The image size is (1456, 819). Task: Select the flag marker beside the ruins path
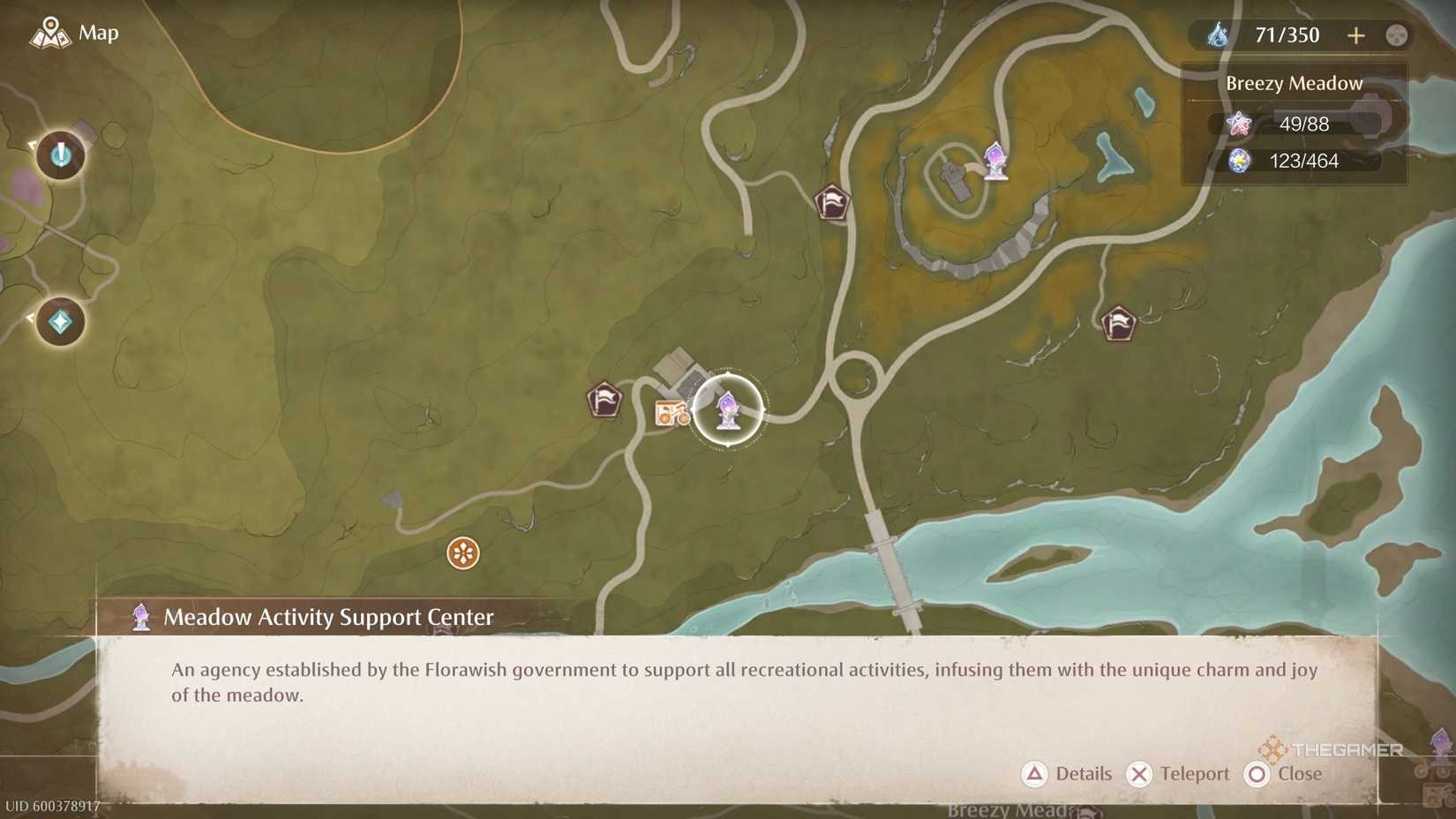[832, 202]
